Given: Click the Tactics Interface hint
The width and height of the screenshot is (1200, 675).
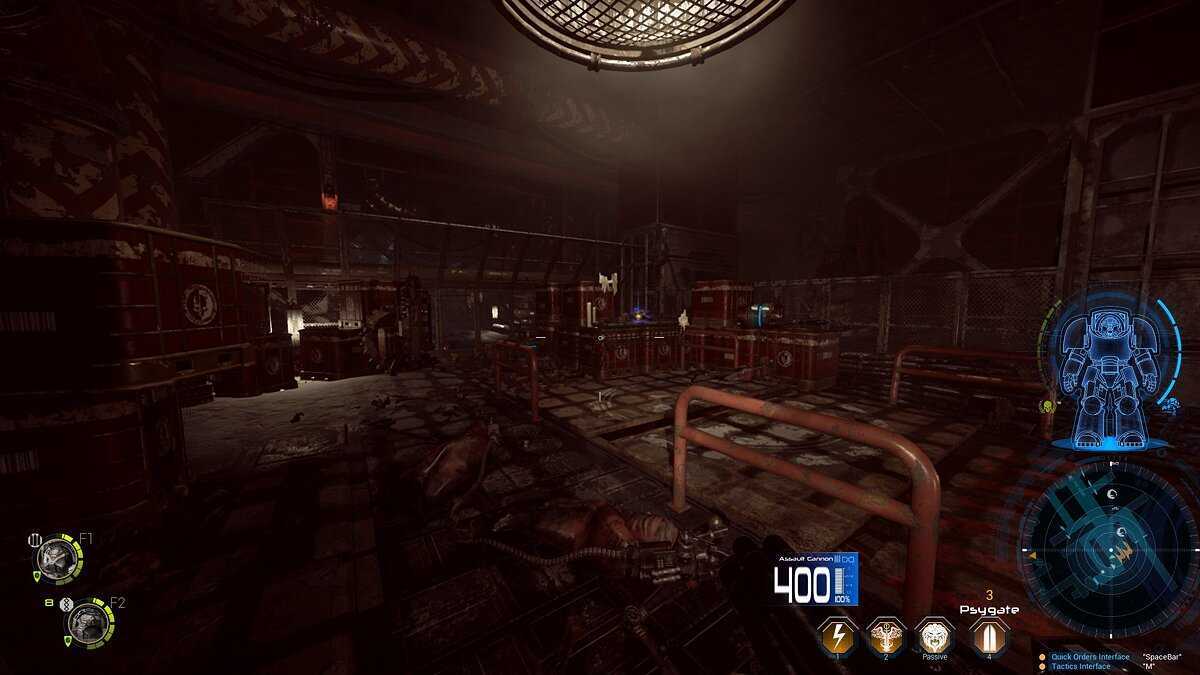Looking at the screenshot, I should [x=1080, y=667].
